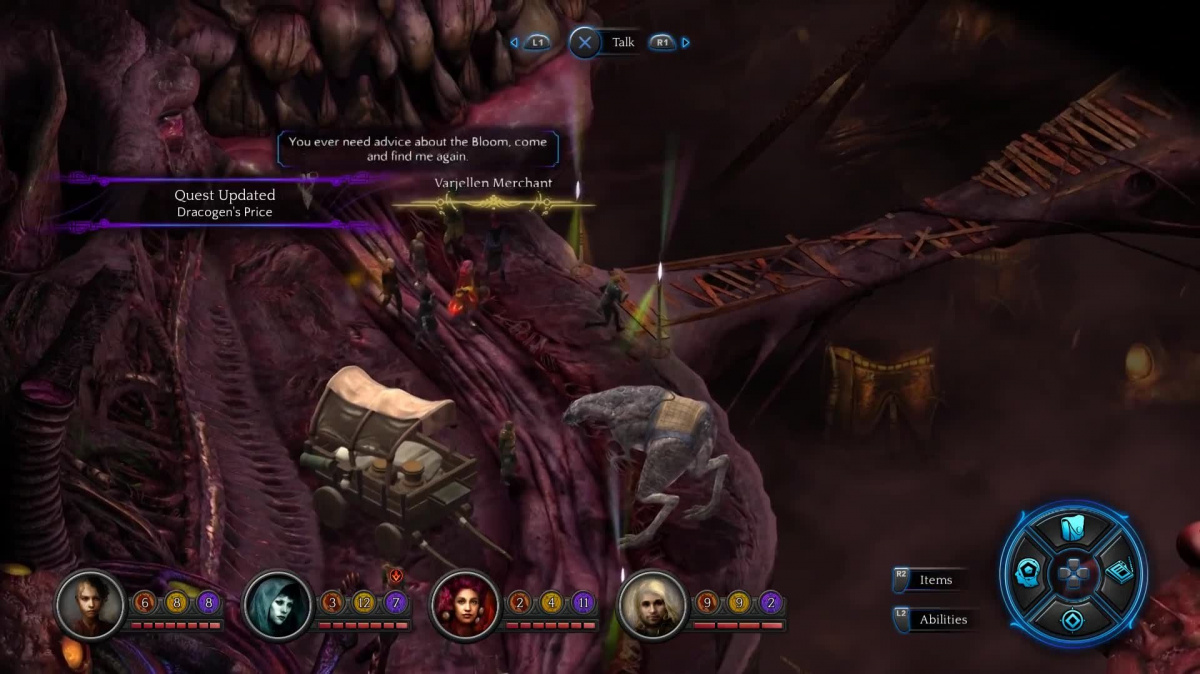
Task: Pick the blonde long-haired character portrait
Action: point(652,603)
